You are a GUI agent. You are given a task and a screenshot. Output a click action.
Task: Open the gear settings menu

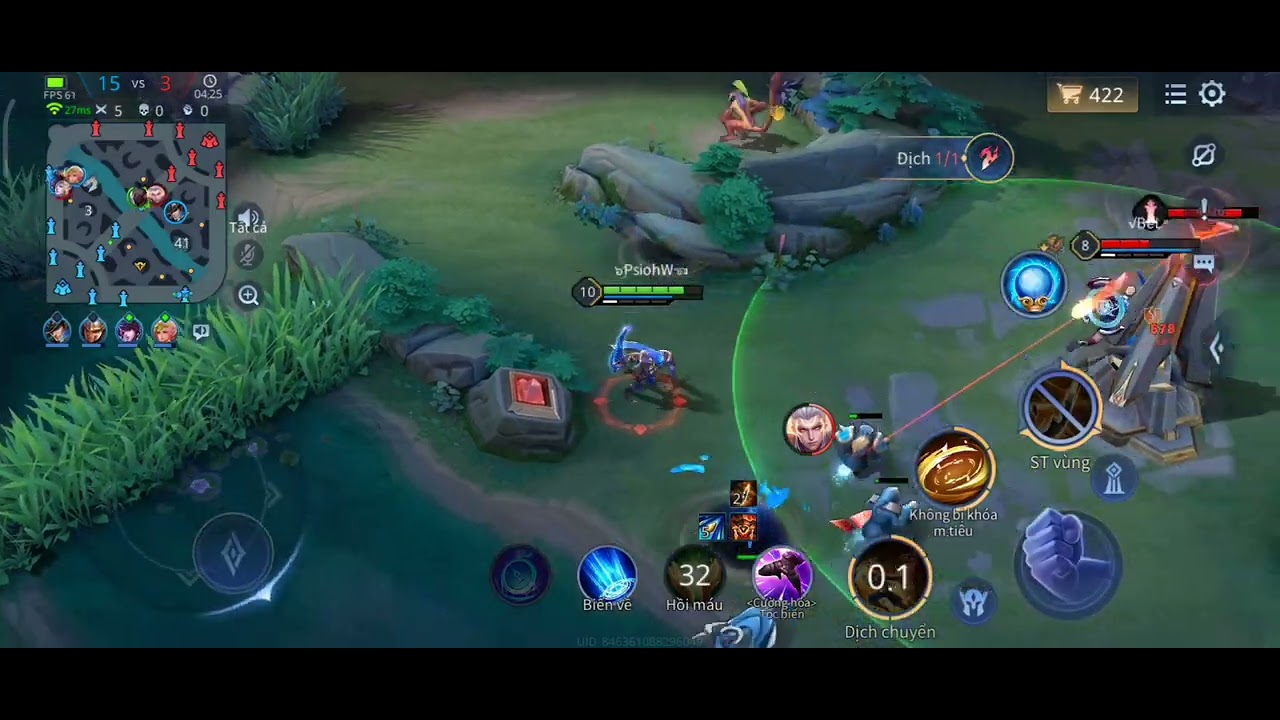click(1212, 94)
